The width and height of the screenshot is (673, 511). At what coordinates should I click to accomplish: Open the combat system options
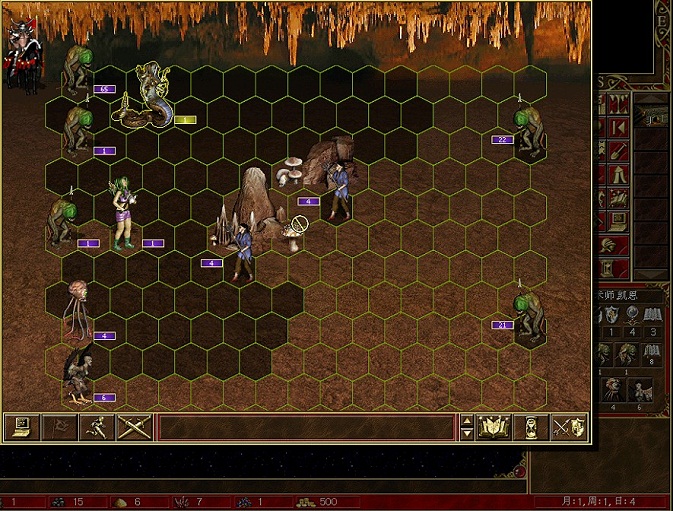click(x=20, y=427)
